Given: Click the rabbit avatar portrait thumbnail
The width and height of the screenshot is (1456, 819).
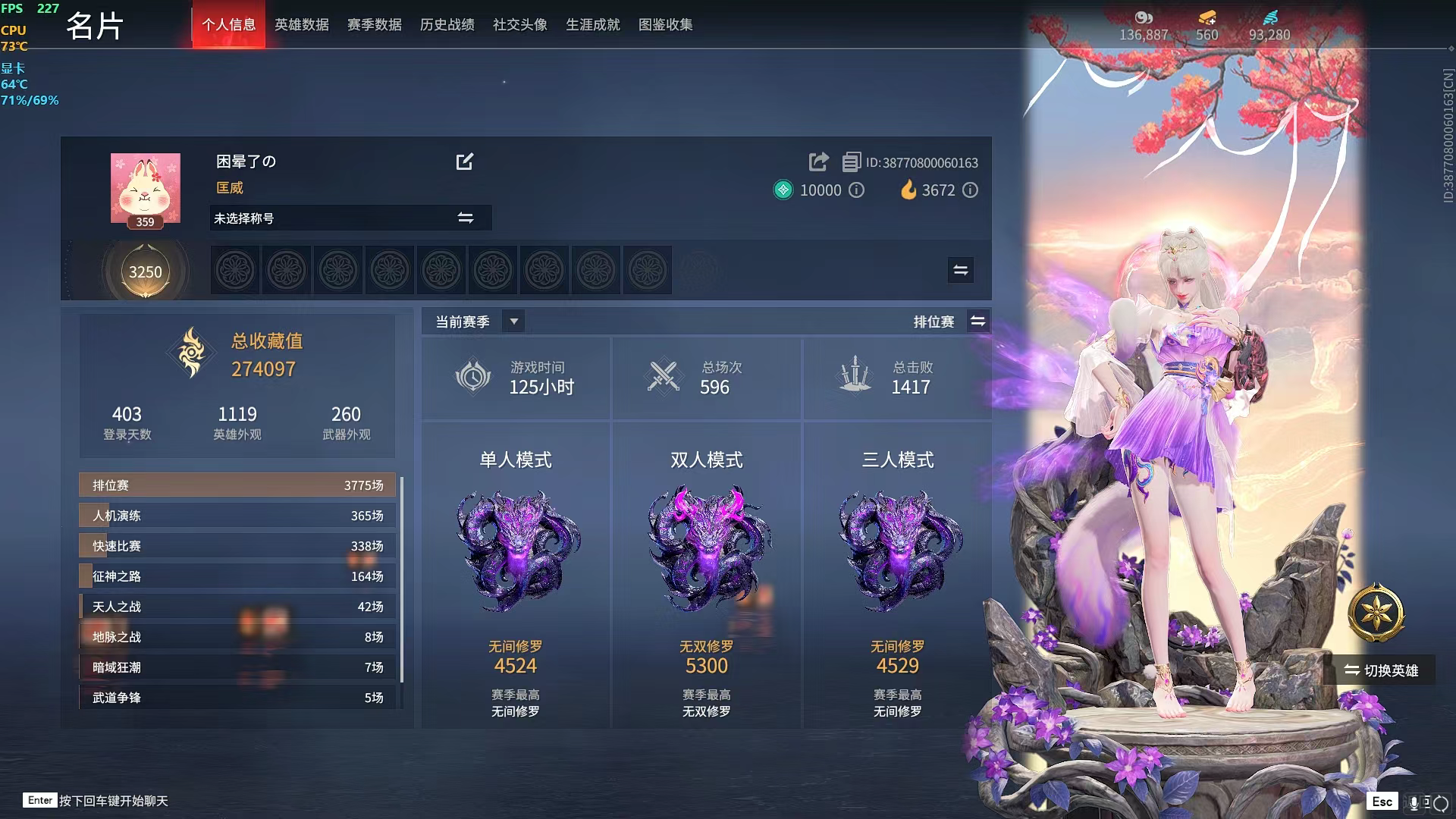Looking at the screenshot, I should pyautogui.click(x=146, y=186).
